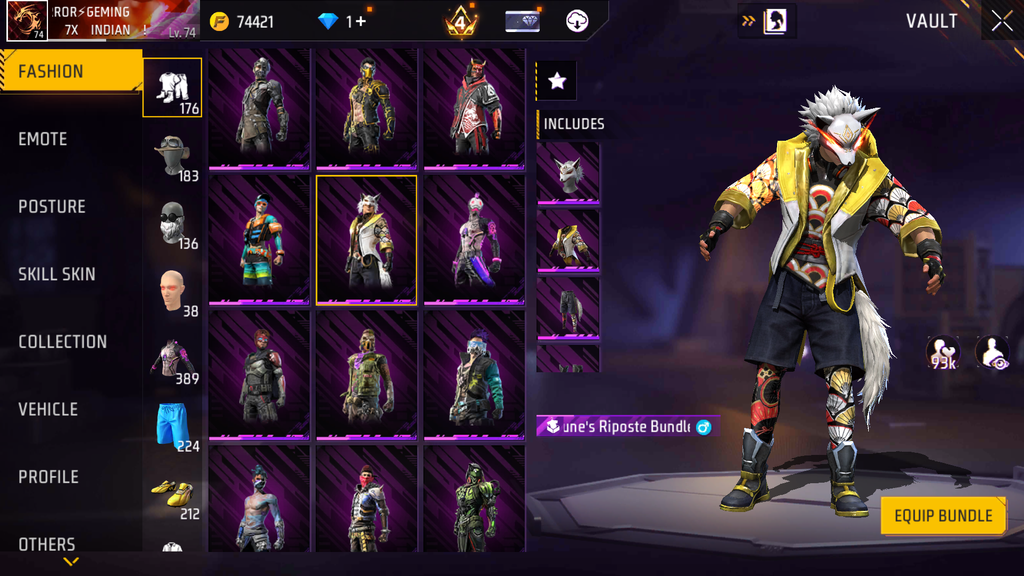1024x576 pixels.
Task: Toggle the star favorite button
Action: pos(557,82)
